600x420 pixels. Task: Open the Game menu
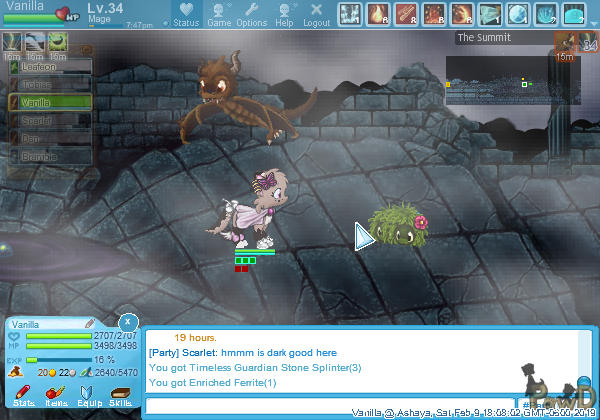219,15
